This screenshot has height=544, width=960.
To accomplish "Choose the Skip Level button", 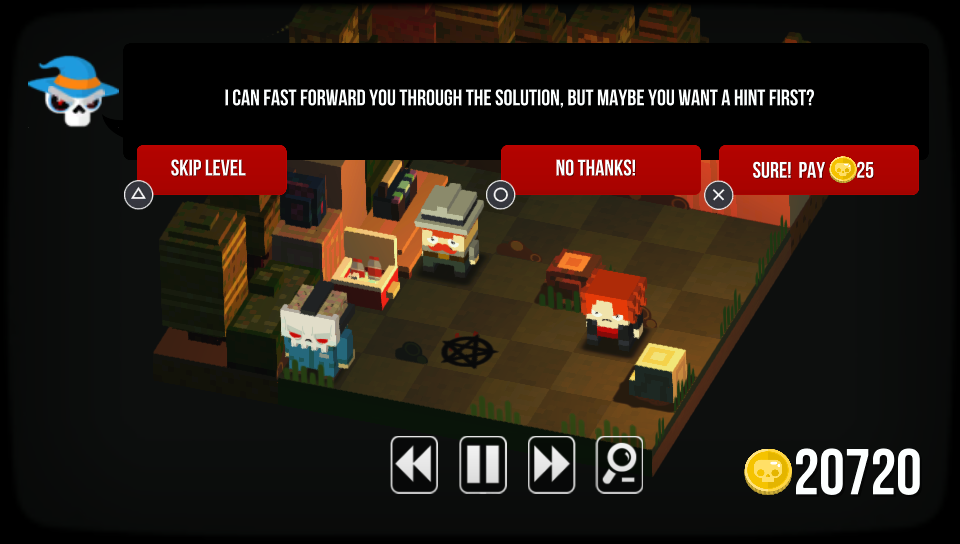I will (x=211, y=168).
